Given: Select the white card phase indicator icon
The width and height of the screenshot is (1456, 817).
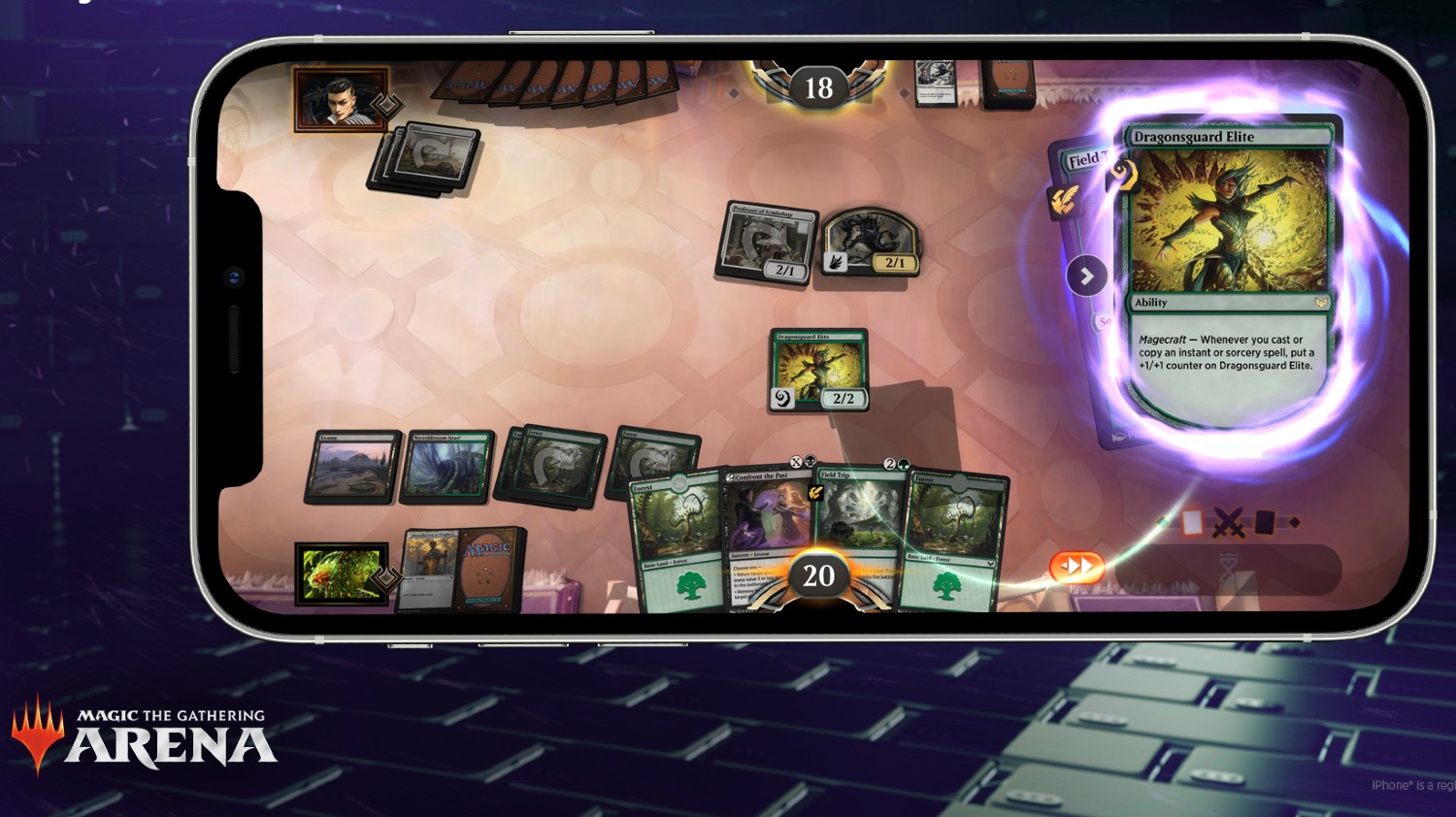Looking at the screenshot, I should point(1193,522).
